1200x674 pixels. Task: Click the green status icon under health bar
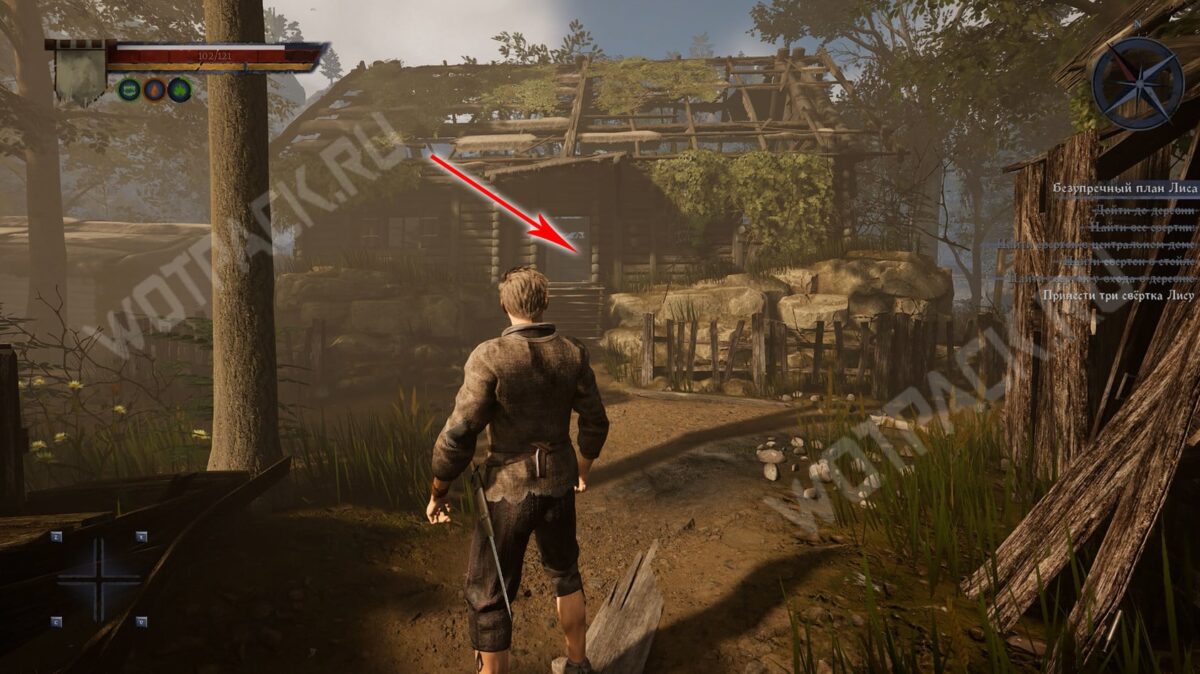[129, 90]
